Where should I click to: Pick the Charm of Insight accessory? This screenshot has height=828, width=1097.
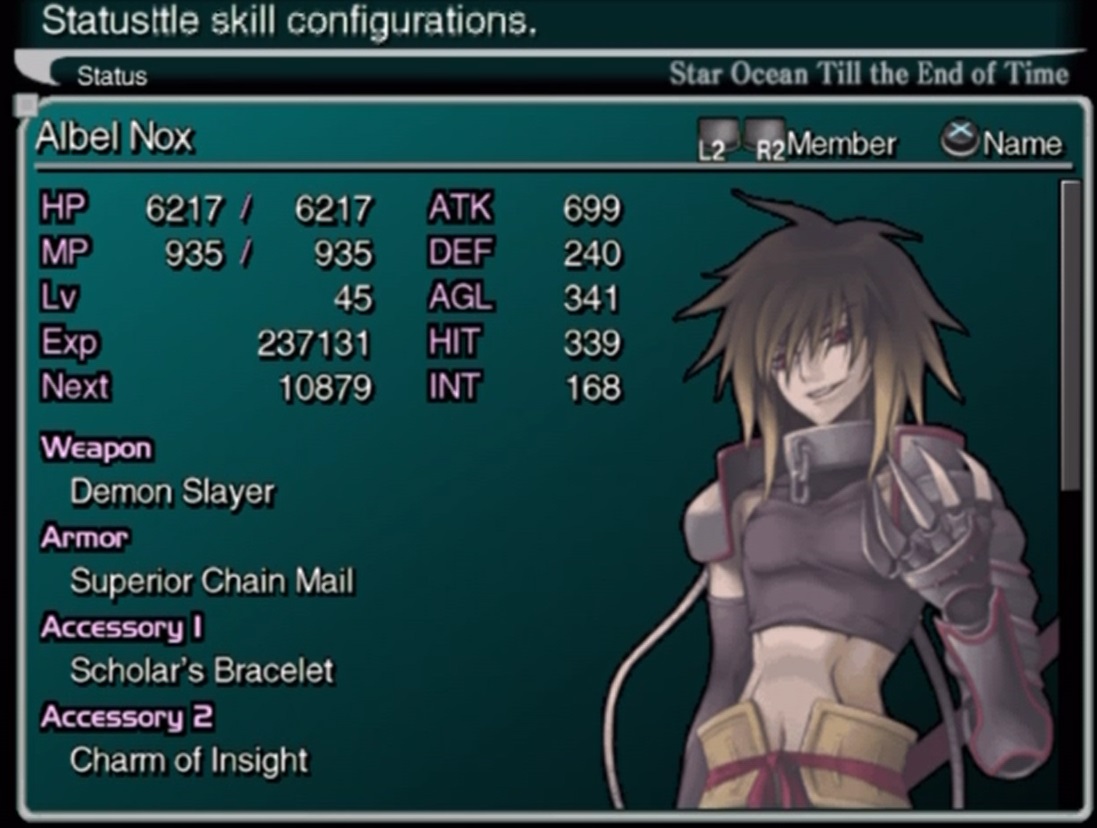189,760
